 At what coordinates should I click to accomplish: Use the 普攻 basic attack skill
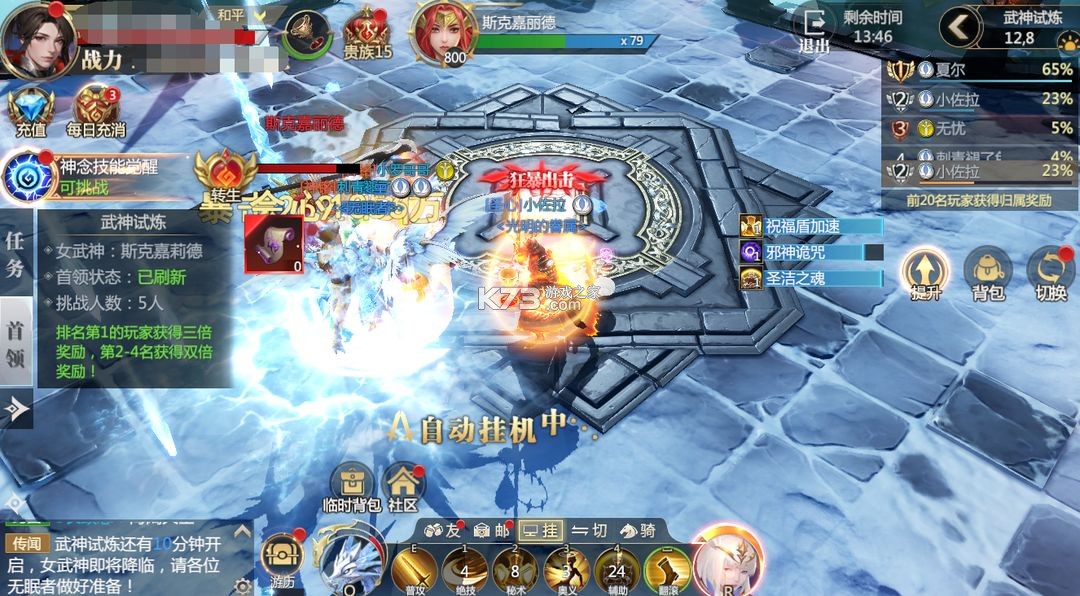tap(413, 570)
